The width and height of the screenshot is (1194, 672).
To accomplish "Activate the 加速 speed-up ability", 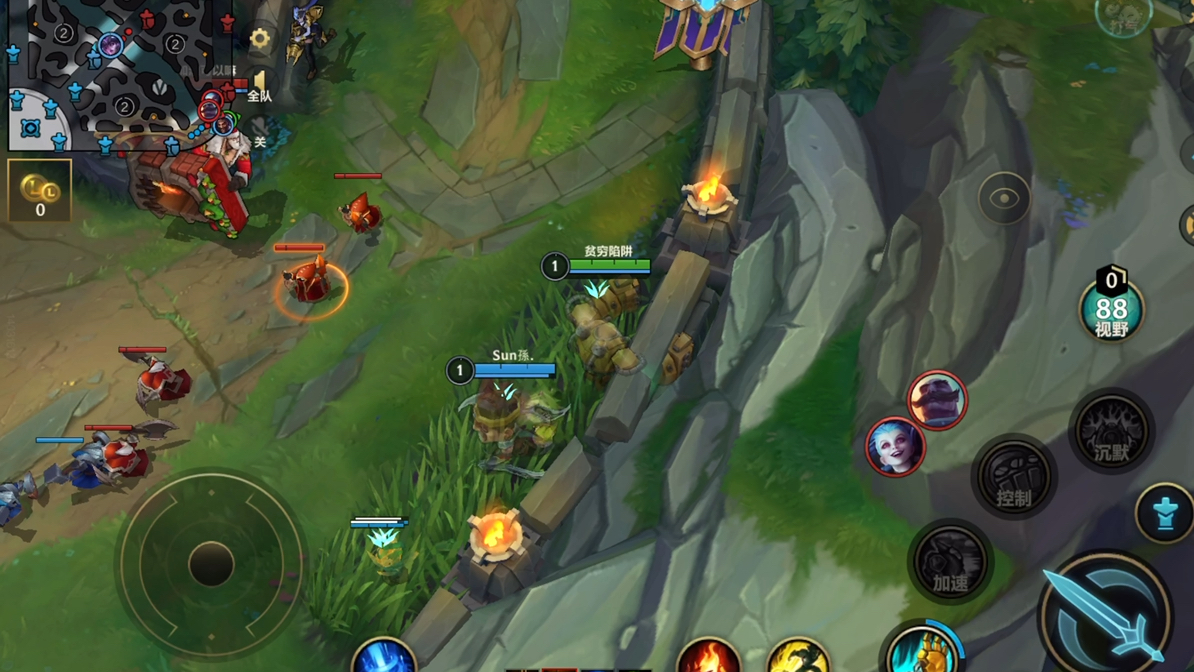I will point(950,562).
